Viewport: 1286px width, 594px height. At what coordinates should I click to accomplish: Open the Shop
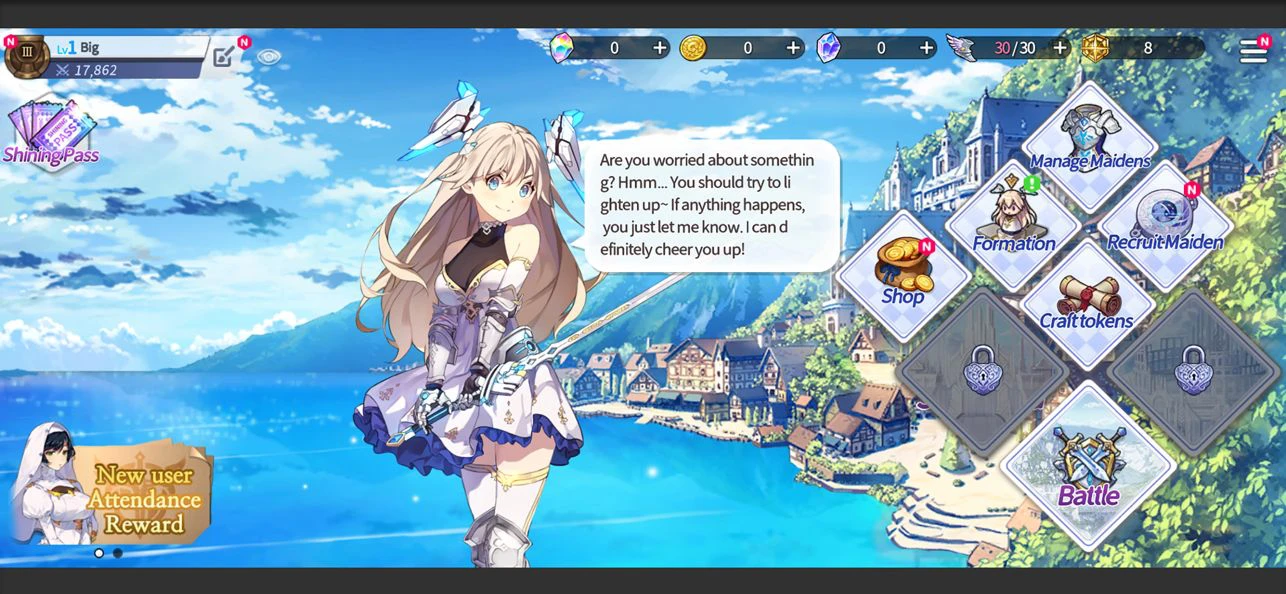pos(903,273)
